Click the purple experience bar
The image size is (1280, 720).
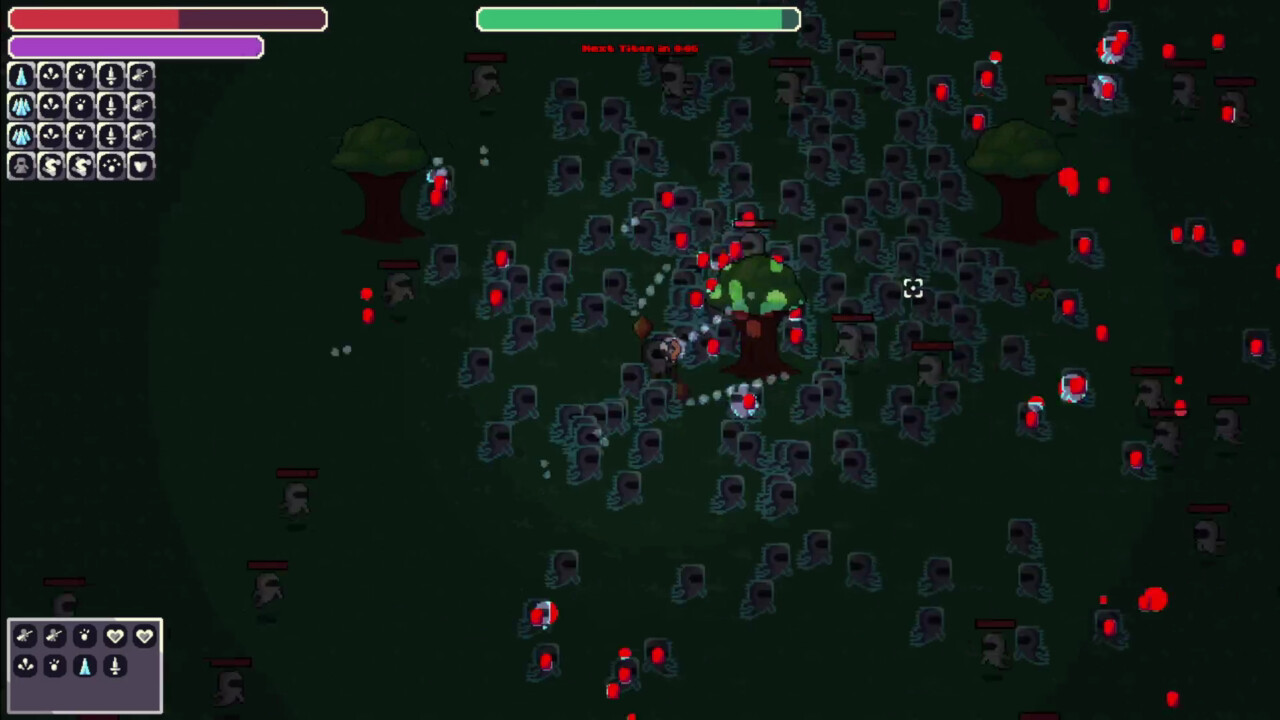point(135,46)
